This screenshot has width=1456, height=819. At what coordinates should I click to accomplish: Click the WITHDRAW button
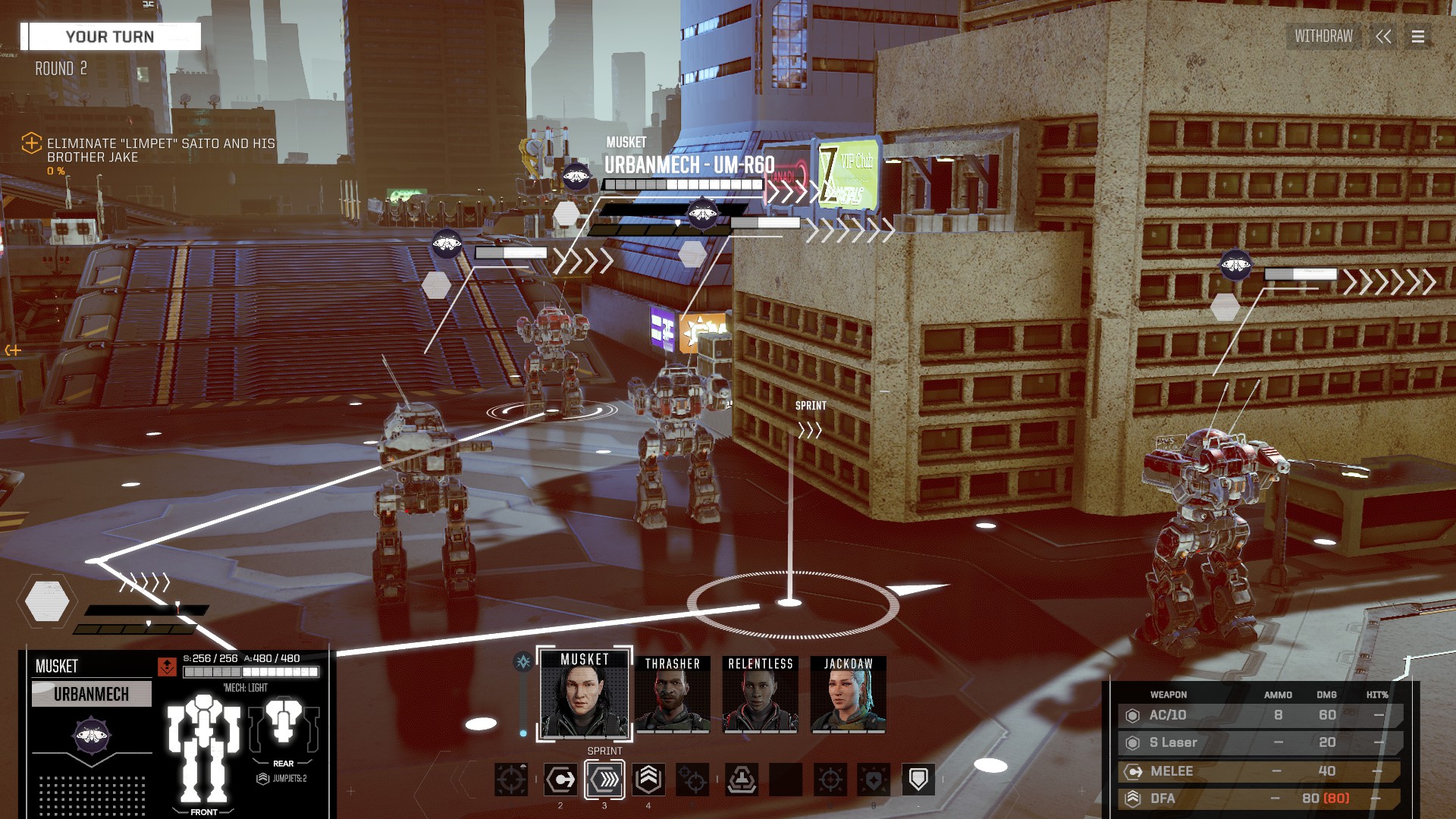(1323, 36)
